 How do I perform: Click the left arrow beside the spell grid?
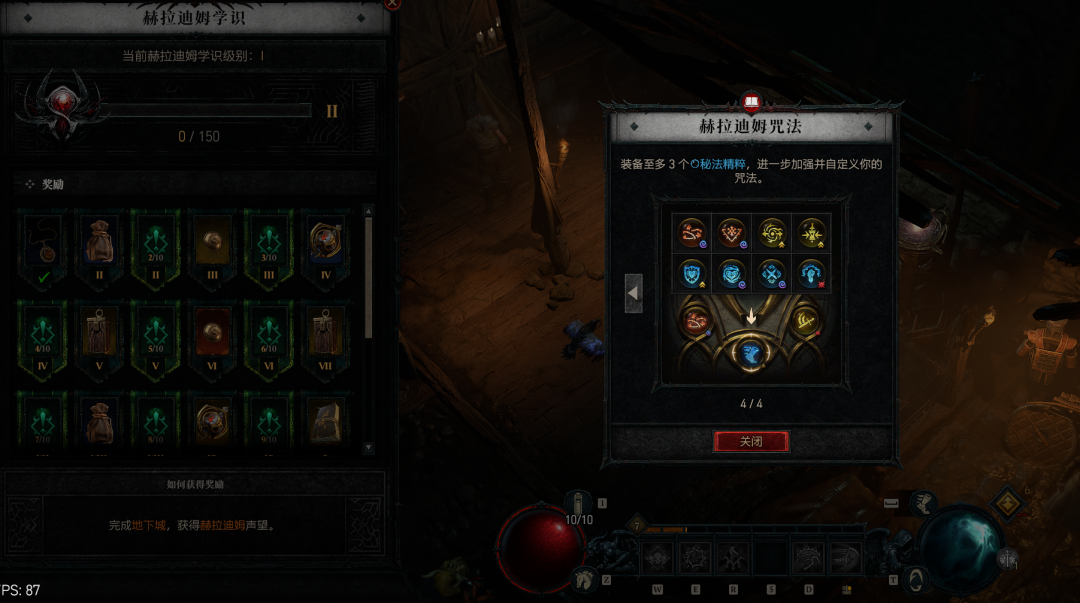pos(633,293)
